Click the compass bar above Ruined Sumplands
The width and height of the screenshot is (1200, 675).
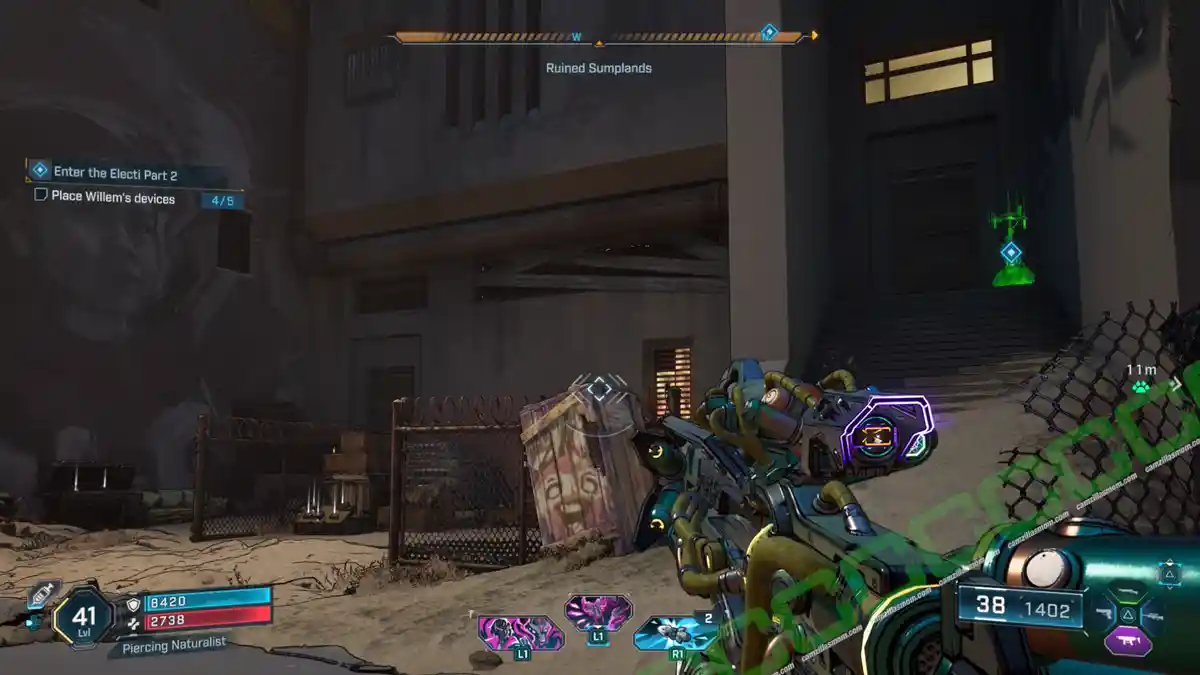click(599, 38)
